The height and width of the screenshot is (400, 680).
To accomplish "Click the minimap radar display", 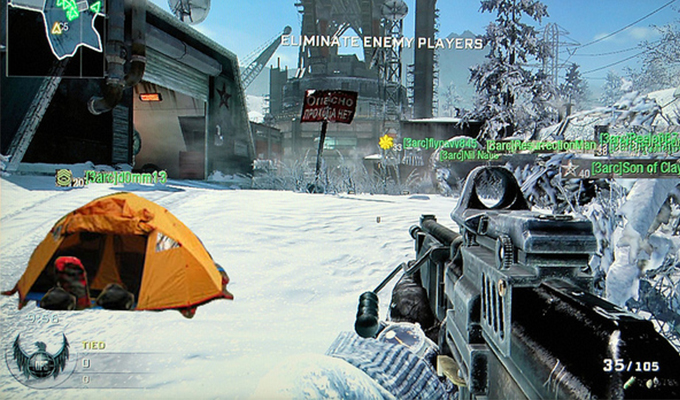I will (55, 37).
